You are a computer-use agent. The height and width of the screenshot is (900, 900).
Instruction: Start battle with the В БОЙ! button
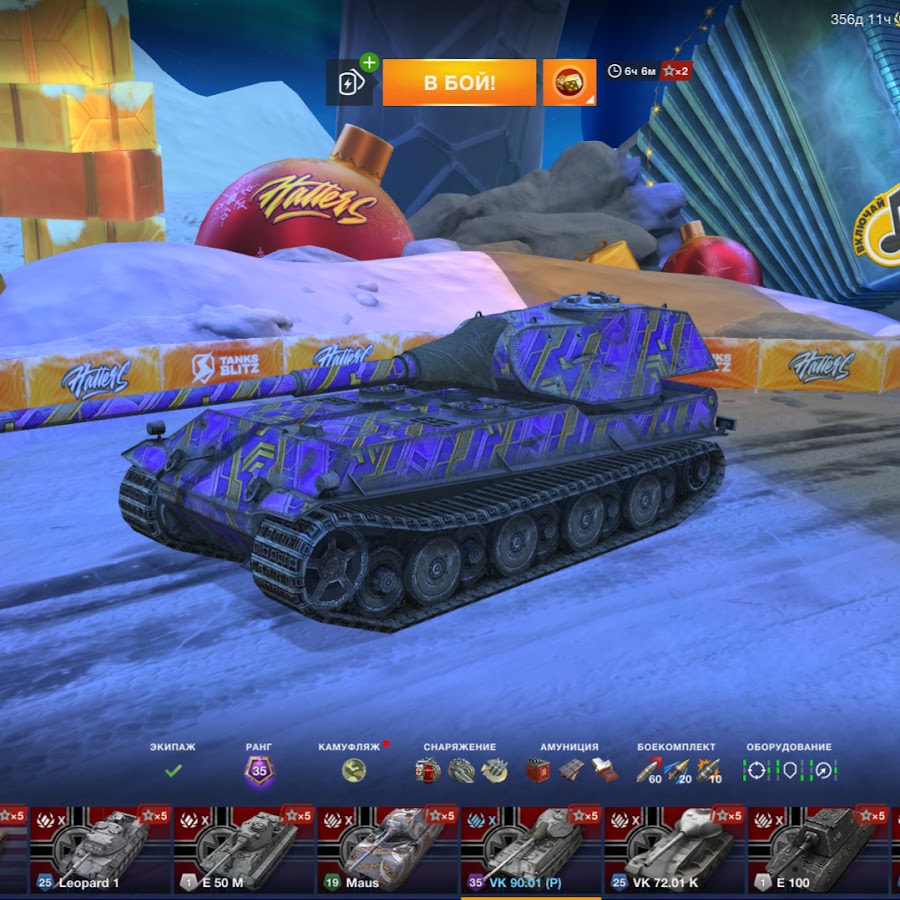pos(459,82)
